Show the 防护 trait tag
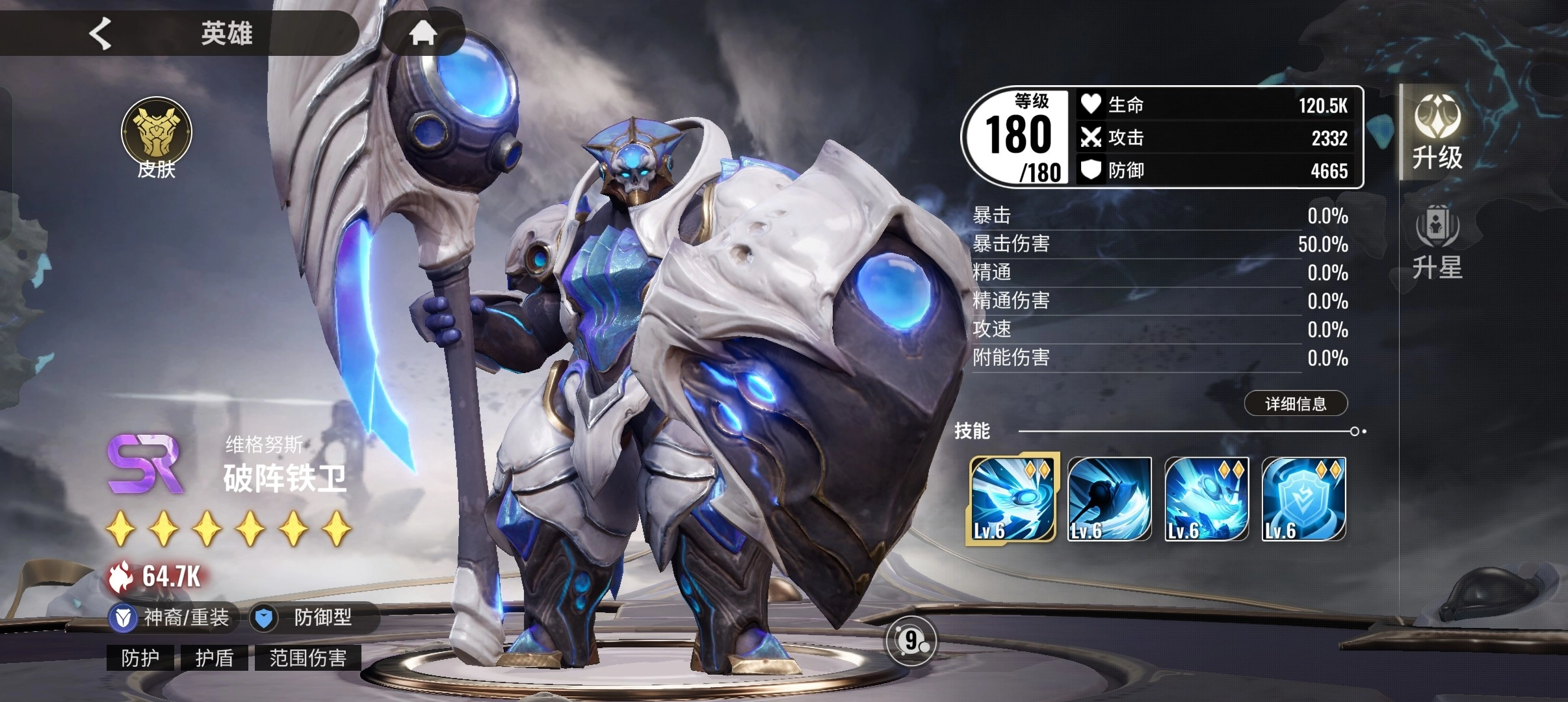The height and width of the screenshot is (702, 1568). (x=140, y=658)
